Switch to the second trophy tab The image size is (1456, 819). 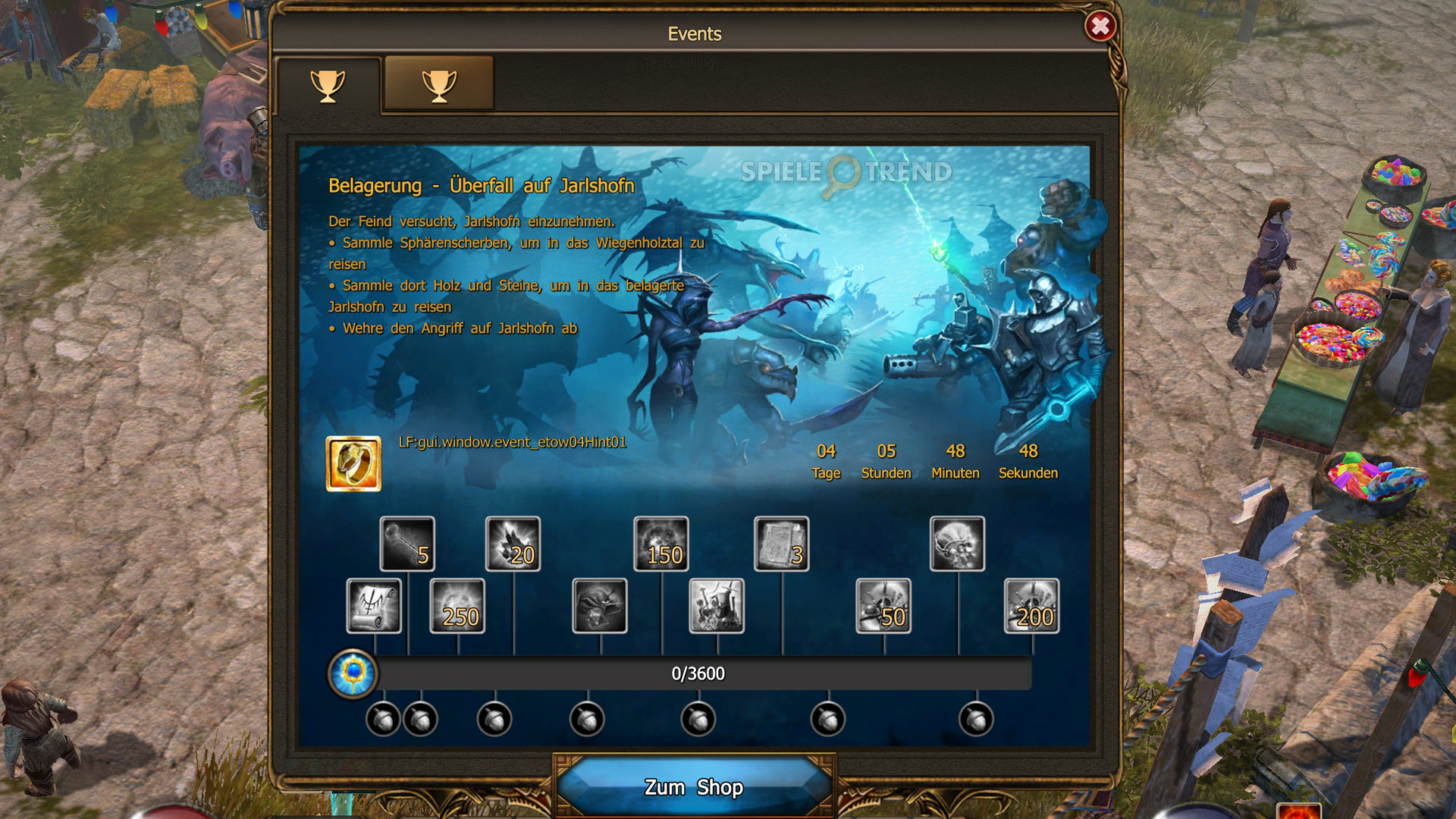438,85
